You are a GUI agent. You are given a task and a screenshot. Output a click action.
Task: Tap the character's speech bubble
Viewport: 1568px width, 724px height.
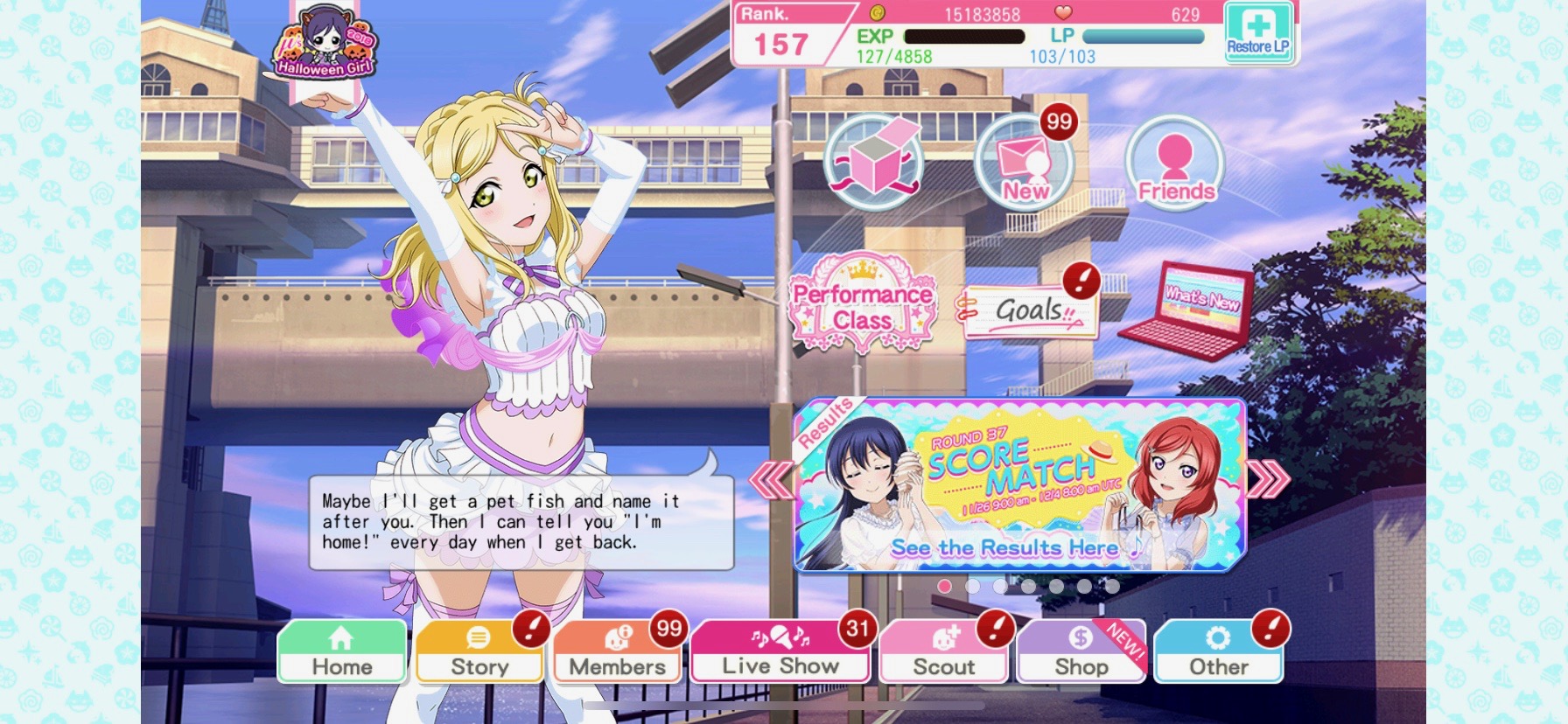tap(521, 522)
